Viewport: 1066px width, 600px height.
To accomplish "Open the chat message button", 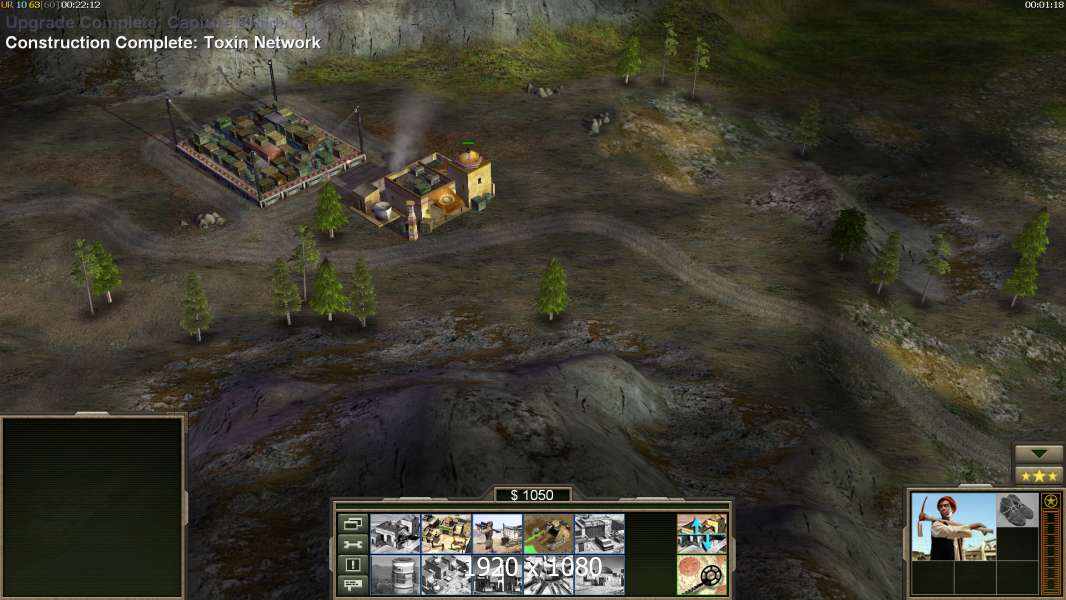I will (352, 585).
